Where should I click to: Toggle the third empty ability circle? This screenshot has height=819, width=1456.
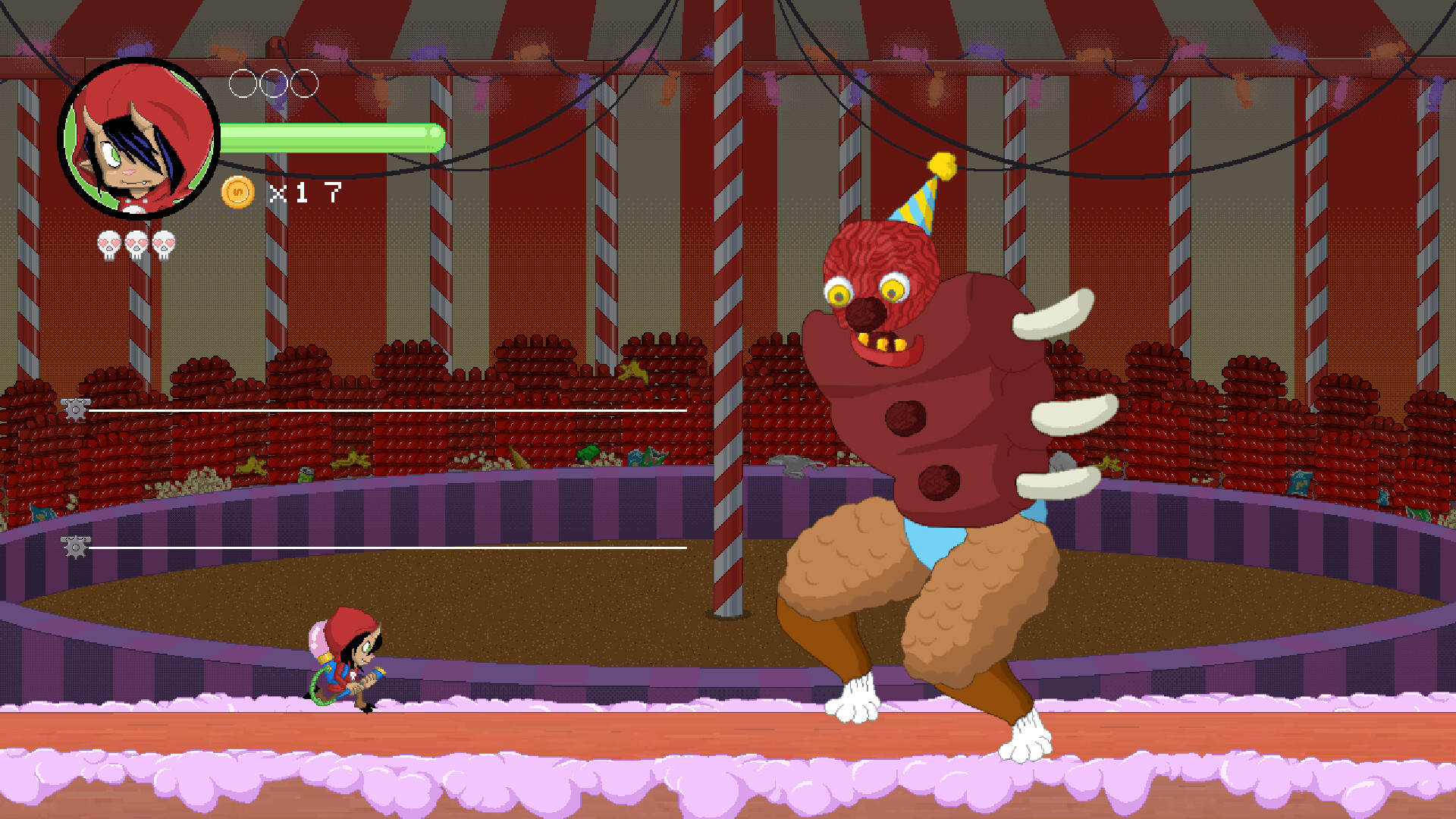[x=306, y=85]
